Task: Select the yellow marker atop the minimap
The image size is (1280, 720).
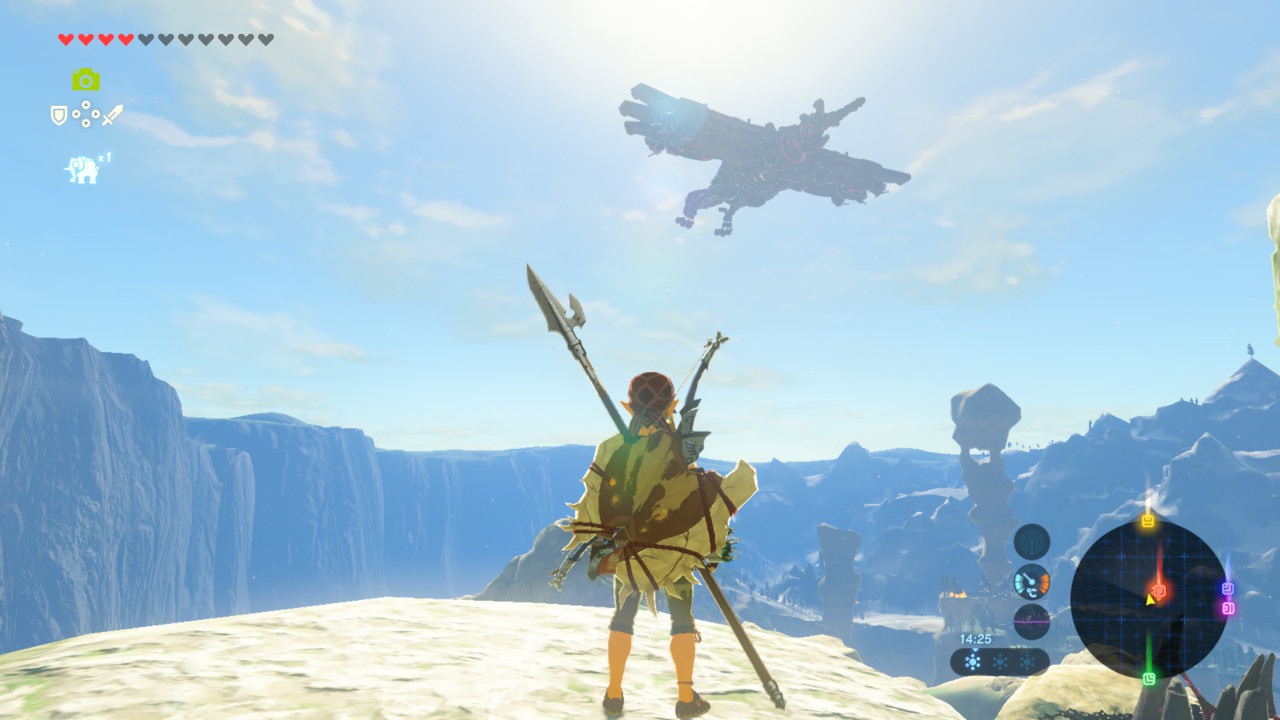Action: tap(1148, 521)
